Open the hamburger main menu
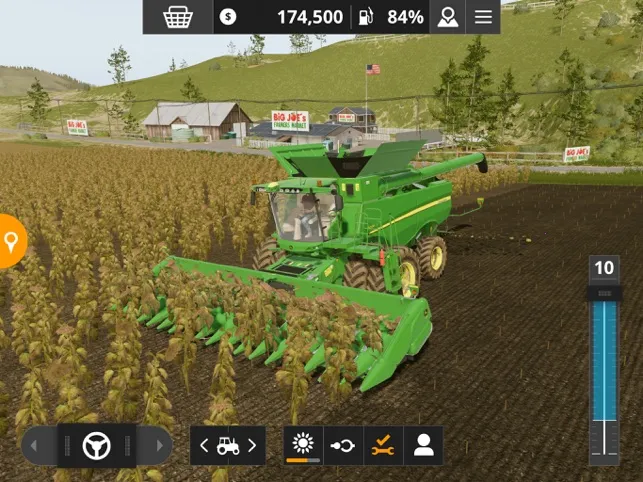Viewport: 643px width, 482px height. (484, 17)
